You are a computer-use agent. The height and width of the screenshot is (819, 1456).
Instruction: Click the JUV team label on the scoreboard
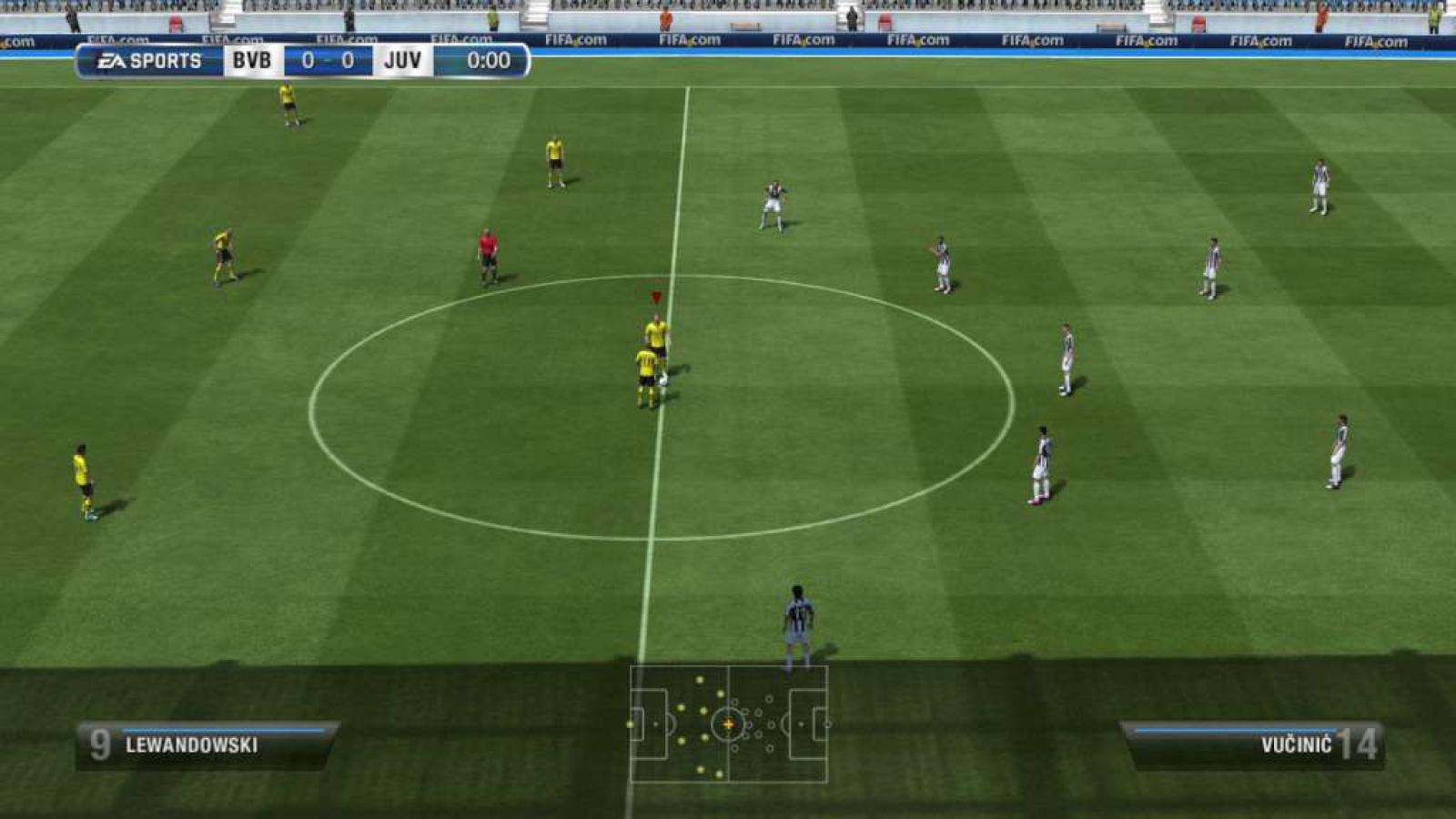coord(402,61)
